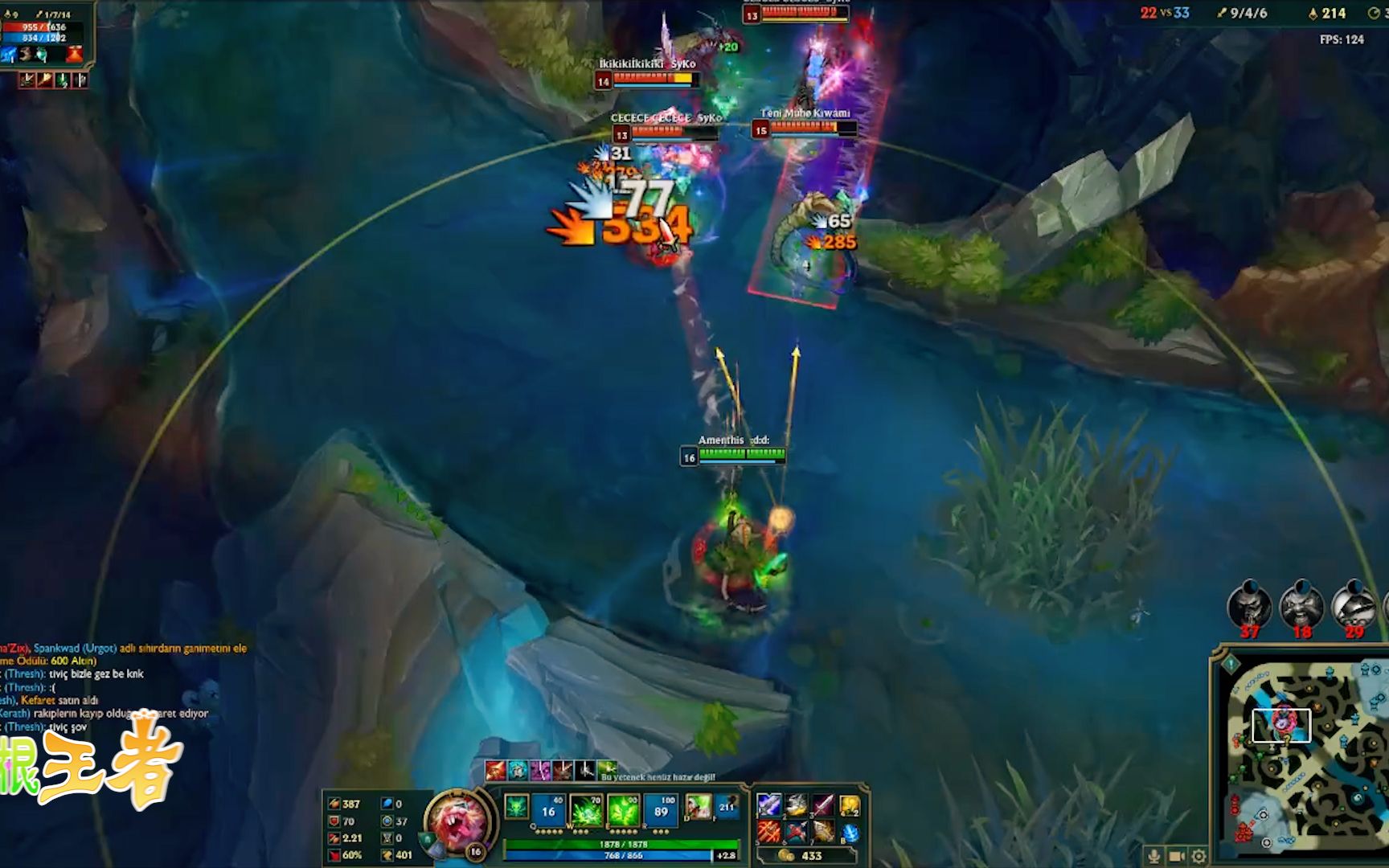This screenshot has width=1389, height=868.
Task: Click the sword item in slot three
Action: point(822,807)
